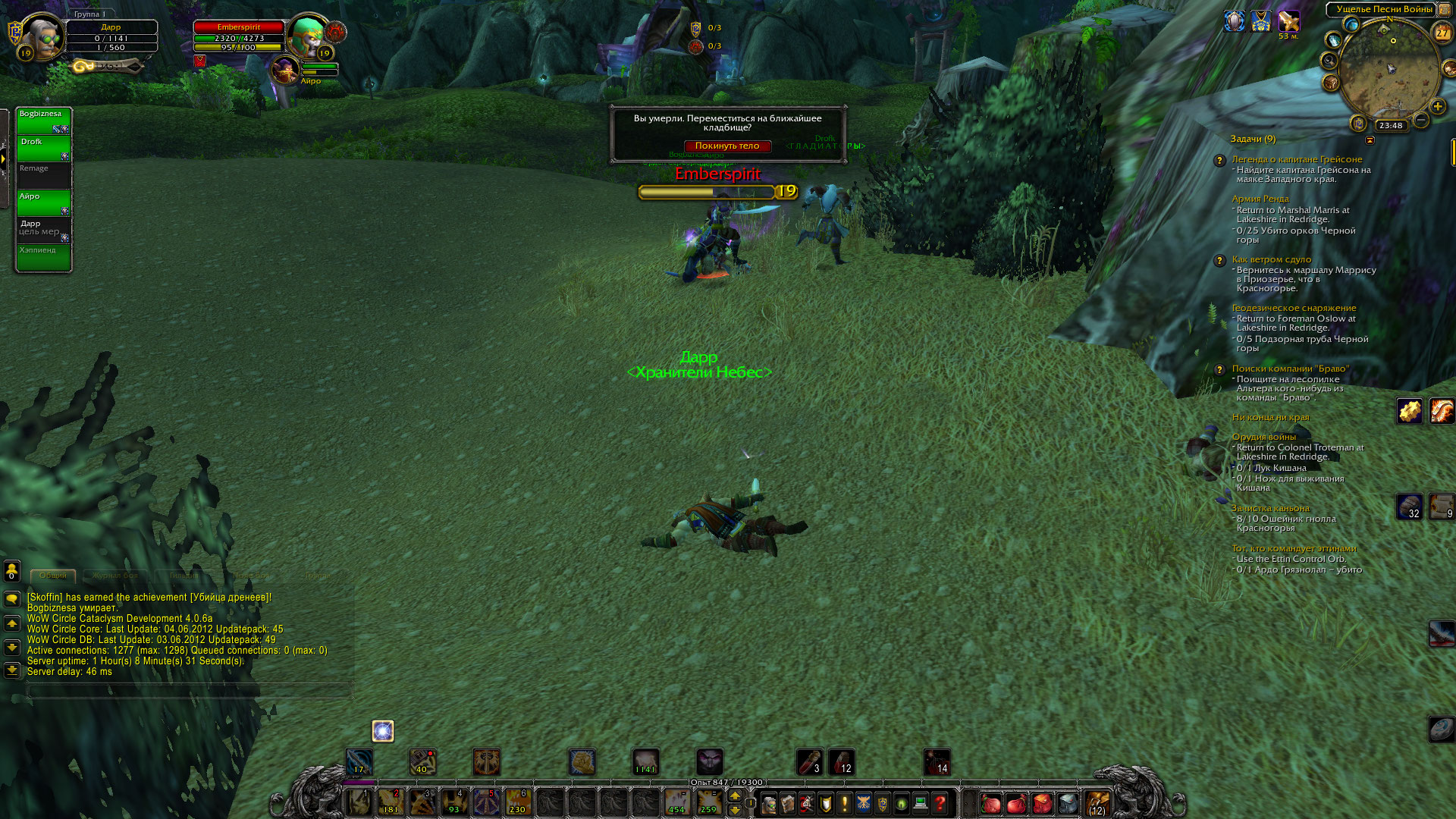Zoom in the minimap with plus

[1437, 106]
